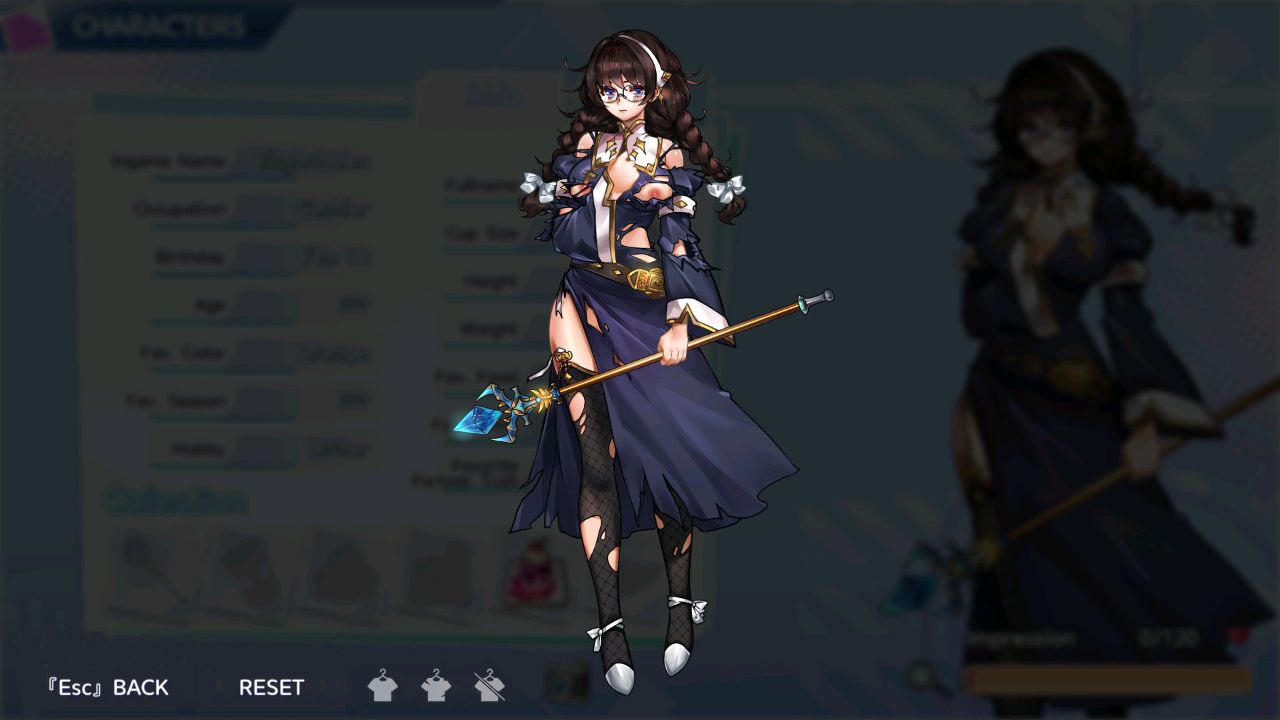Open the magnifier icon near the Impression bar
Image resolution: width=1280 pixels, height=720 pixels.
point(922,678)
